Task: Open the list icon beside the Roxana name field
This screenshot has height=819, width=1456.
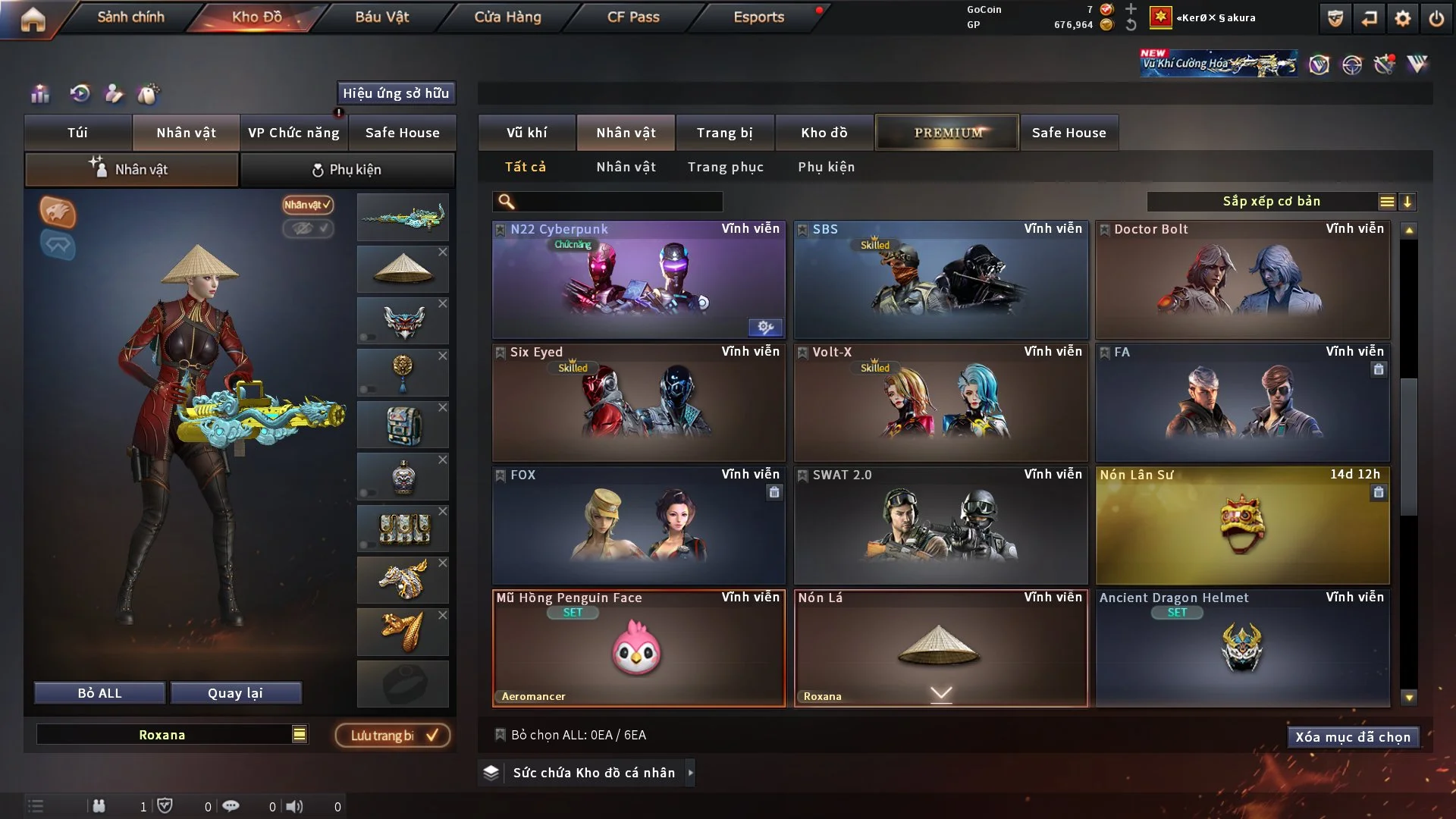Action: 300,734
